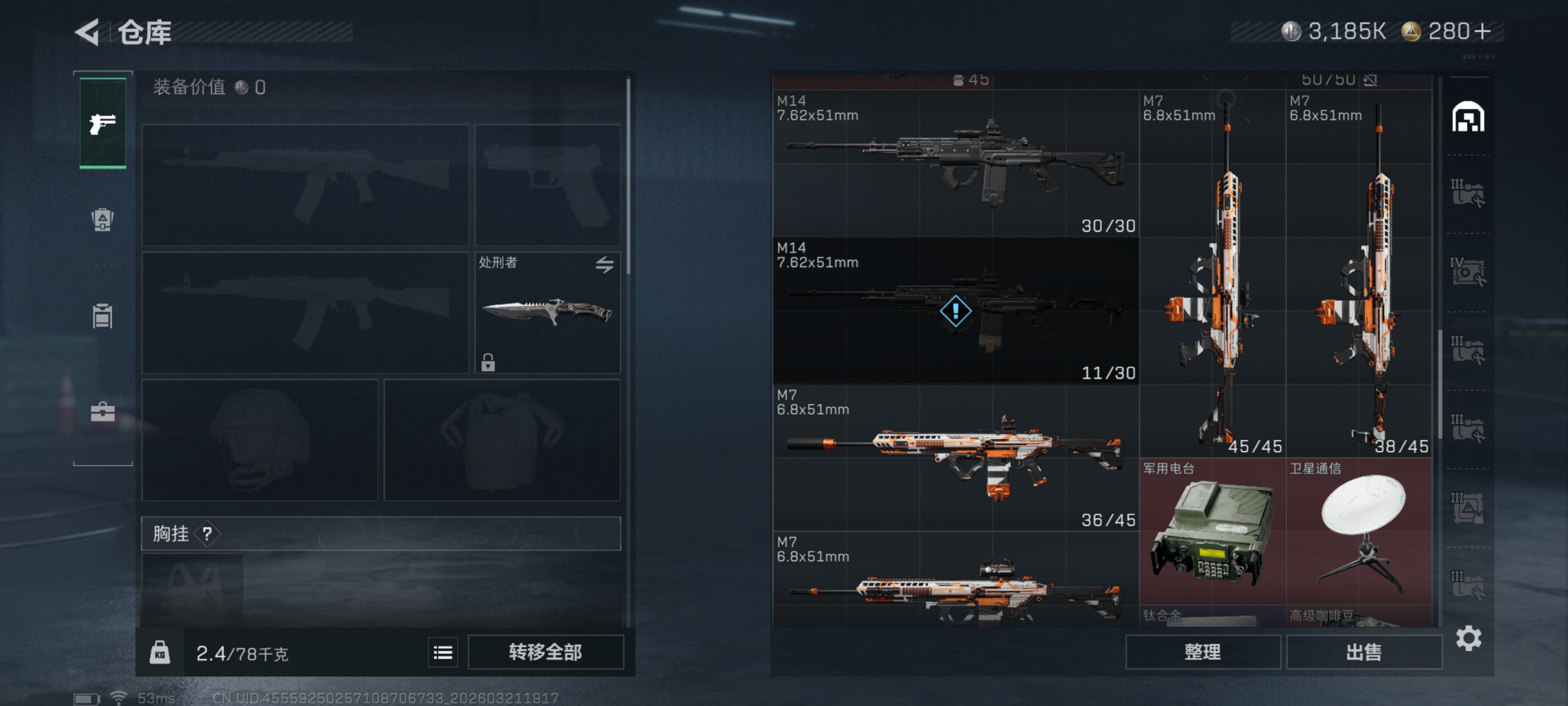Select the 卫星通信 satellite dish item
The height and width of the screenshot is (706, 1568).
point(1359,532)
